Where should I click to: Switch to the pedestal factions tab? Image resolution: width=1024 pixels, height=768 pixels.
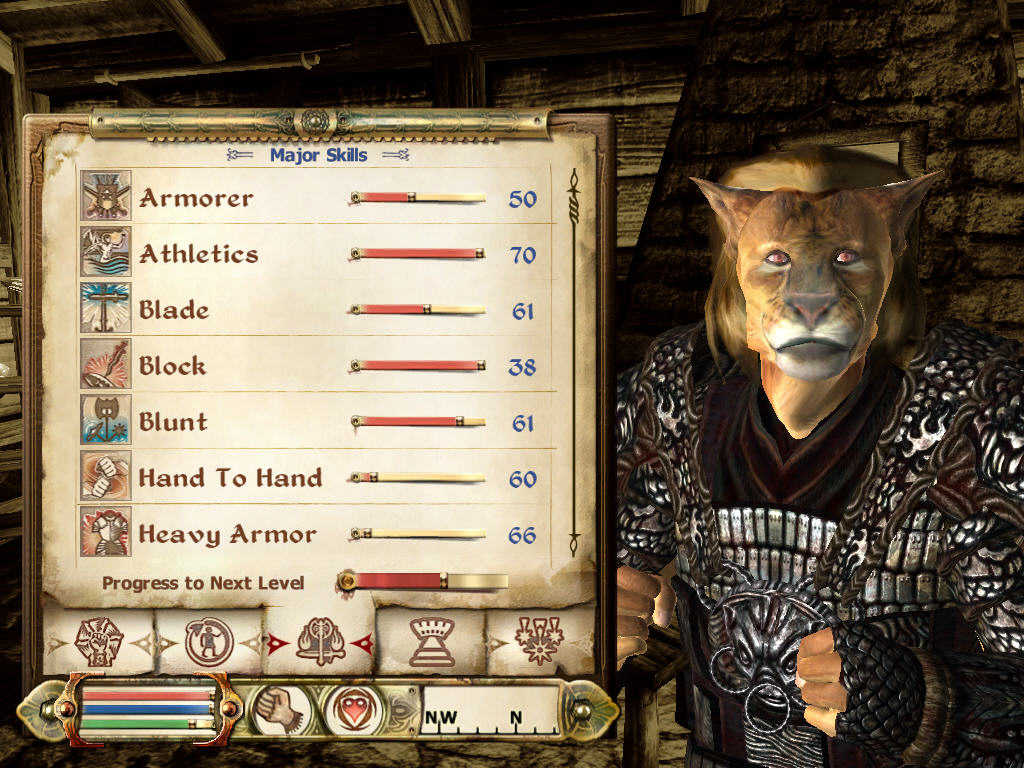[431, 640]
